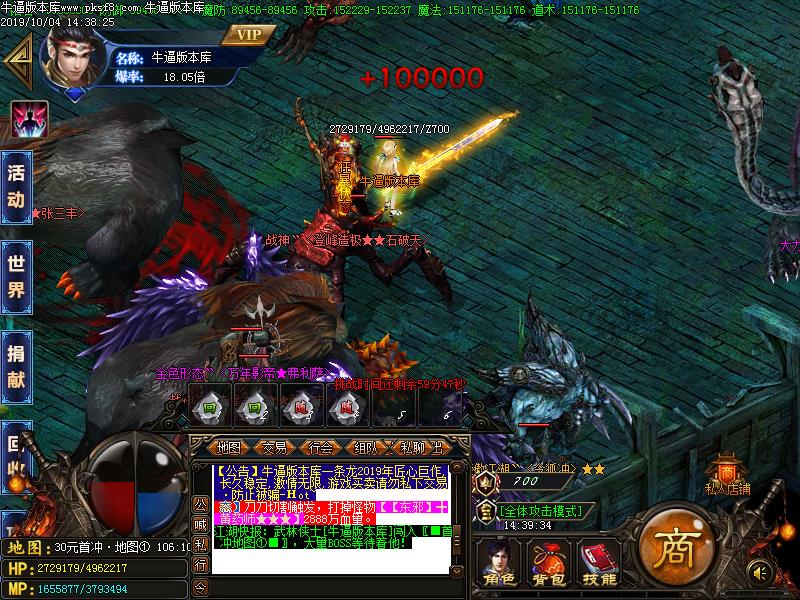Image resolution: width=800 pixels, height=600 pixels.
Task: Open the 捐献 donation menu
Action: [x=16, y=366]
